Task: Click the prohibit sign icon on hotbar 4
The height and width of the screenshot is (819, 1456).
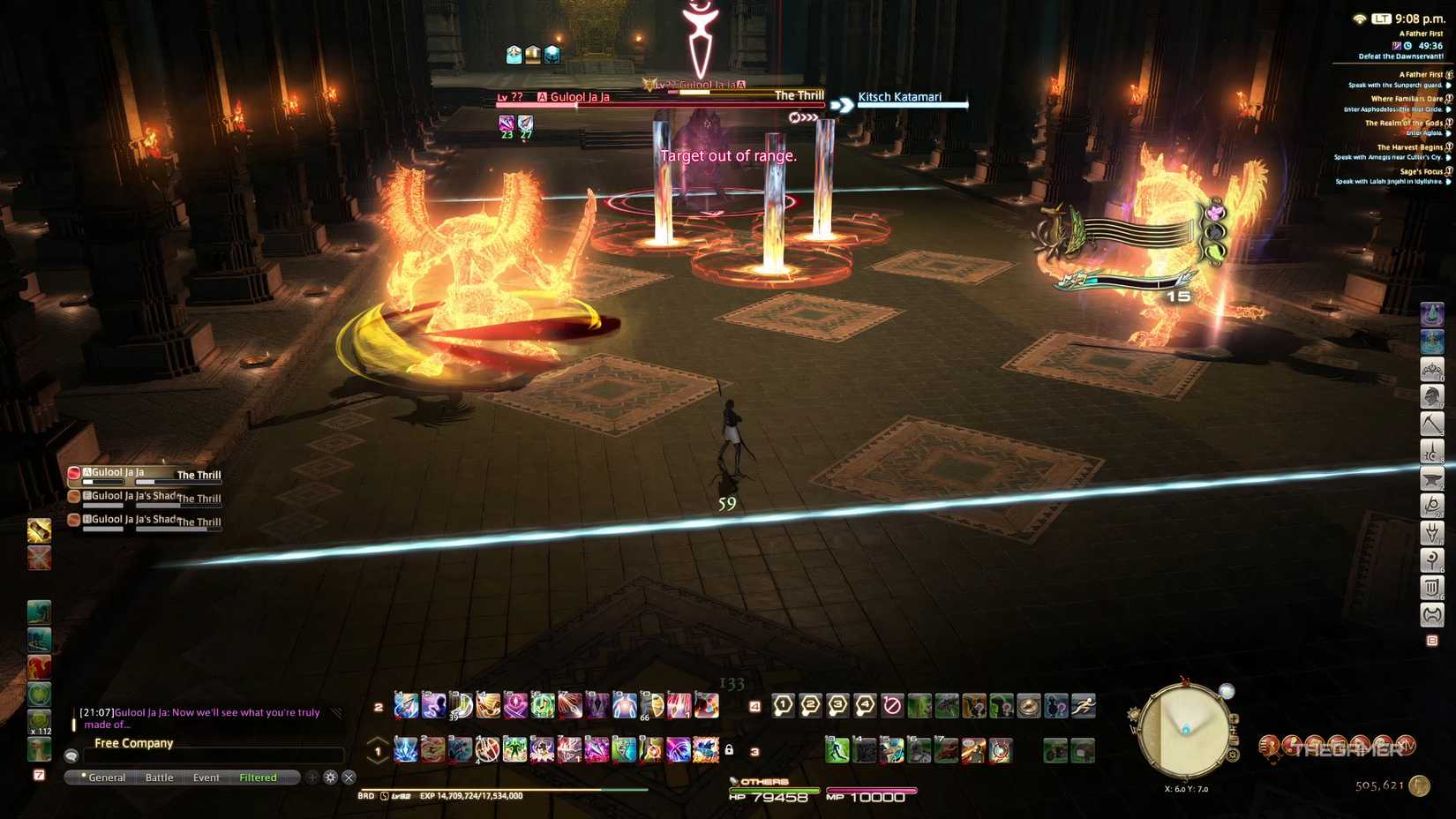Action: [x=892, y=706]
